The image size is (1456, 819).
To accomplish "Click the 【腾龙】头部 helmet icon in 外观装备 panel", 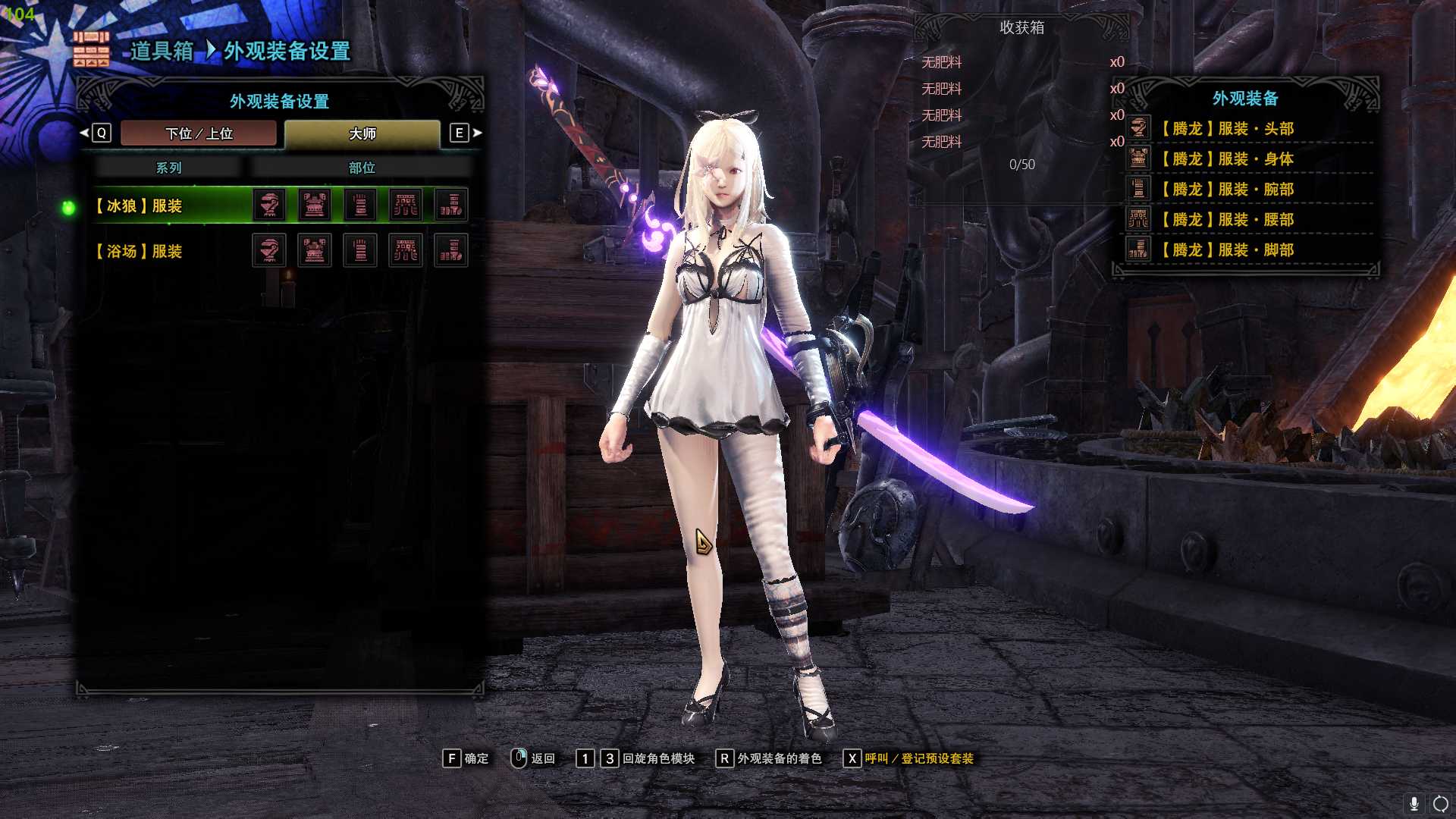I will 1137,129.
